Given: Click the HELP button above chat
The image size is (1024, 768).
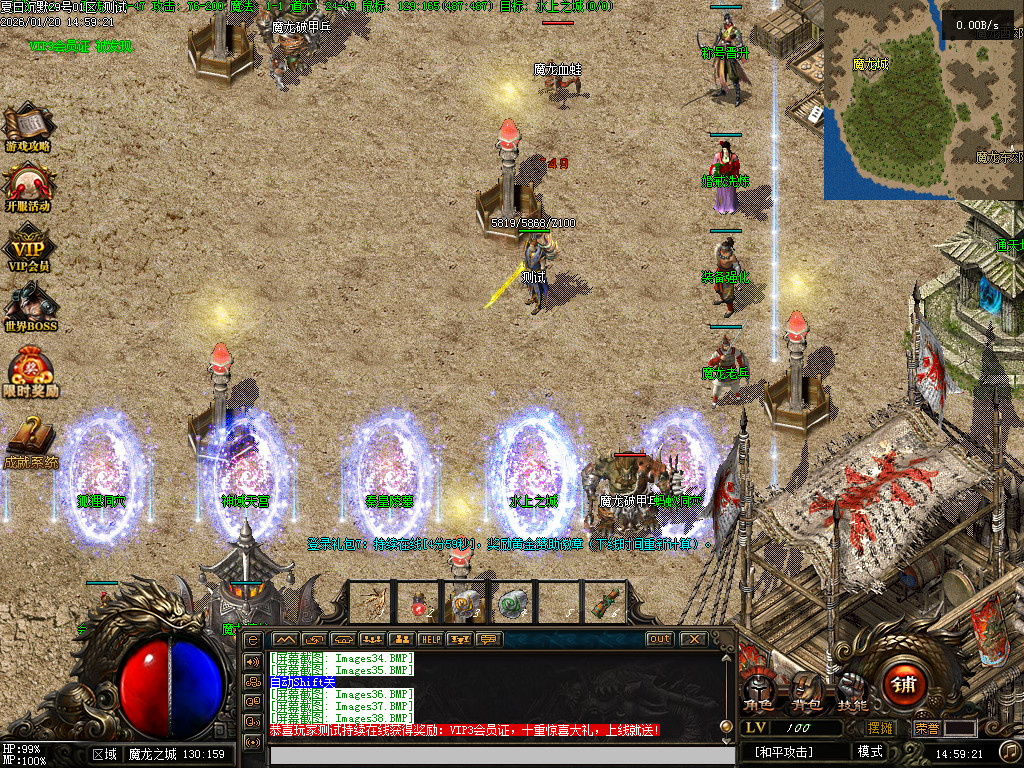Looking at the screenshot, I should tap(430, 639).
